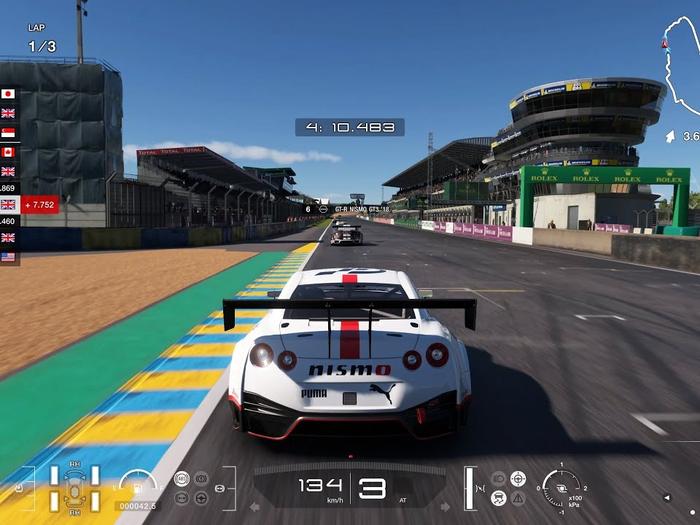Toggle the skidding car stability icon
Screen dimensions: 700x525
[x=498, y=497]
